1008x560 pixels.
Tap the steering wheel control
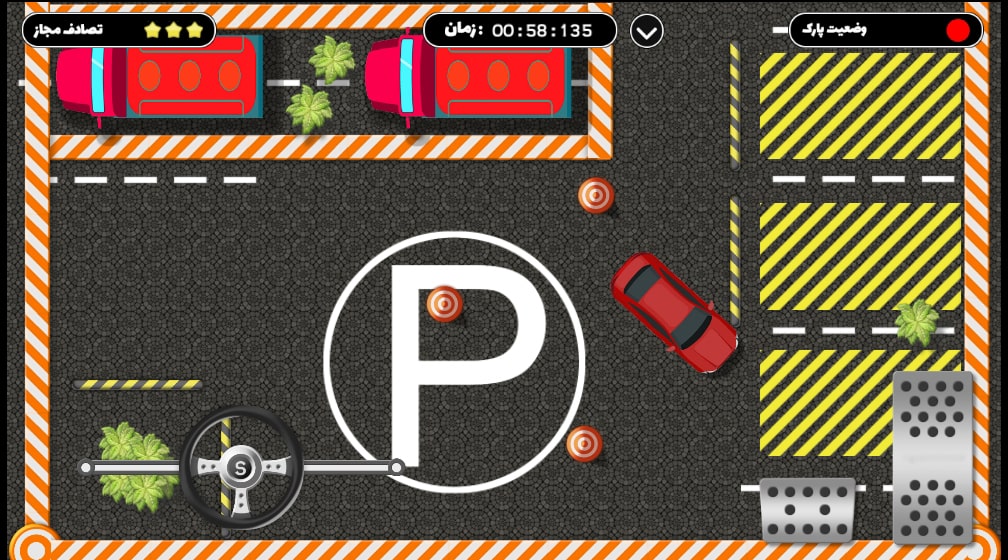pos(241,467)
